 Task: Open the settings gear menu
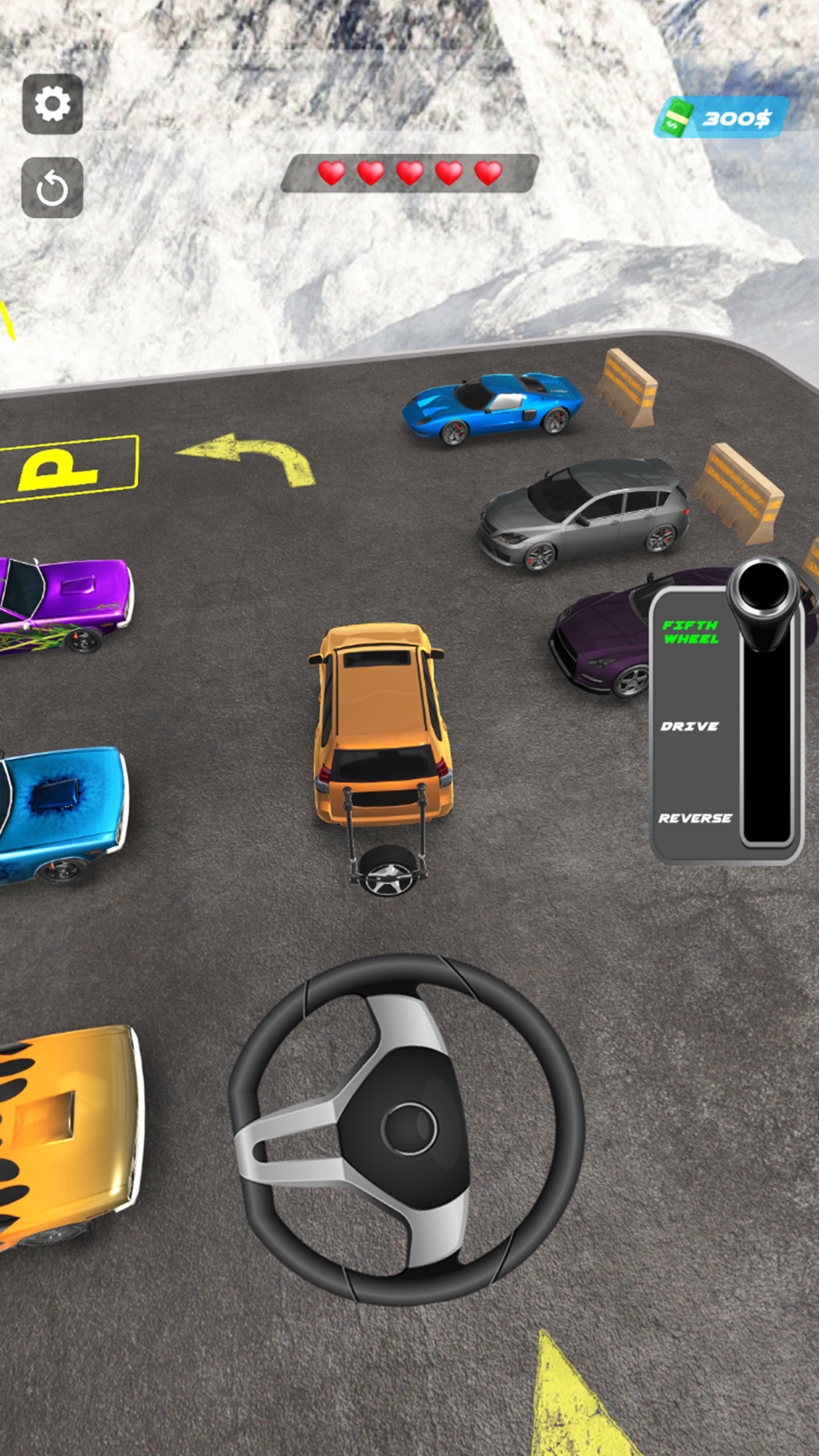52,104
